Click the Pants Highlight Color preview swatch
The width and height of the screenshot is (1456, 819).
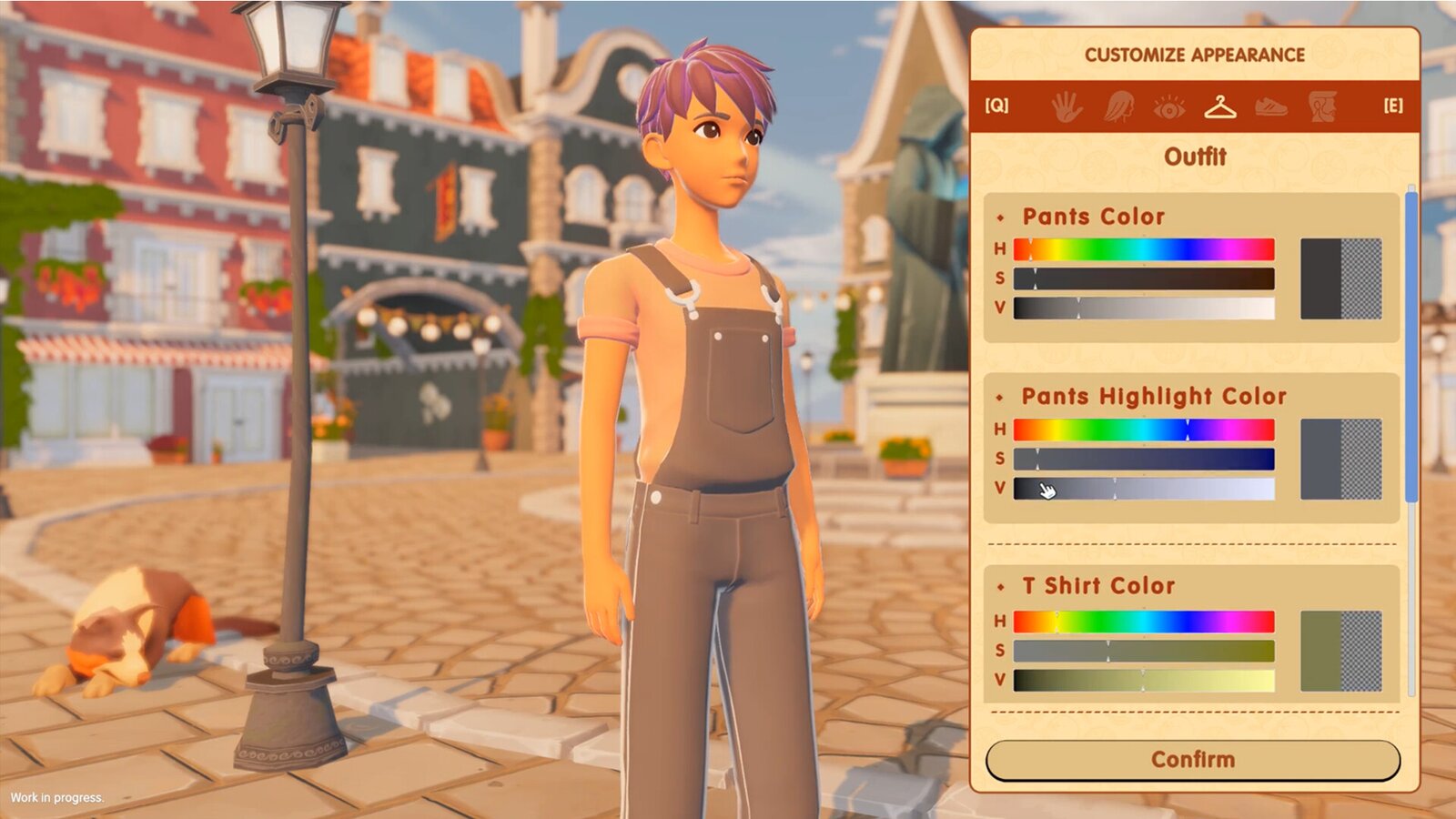1340,459
